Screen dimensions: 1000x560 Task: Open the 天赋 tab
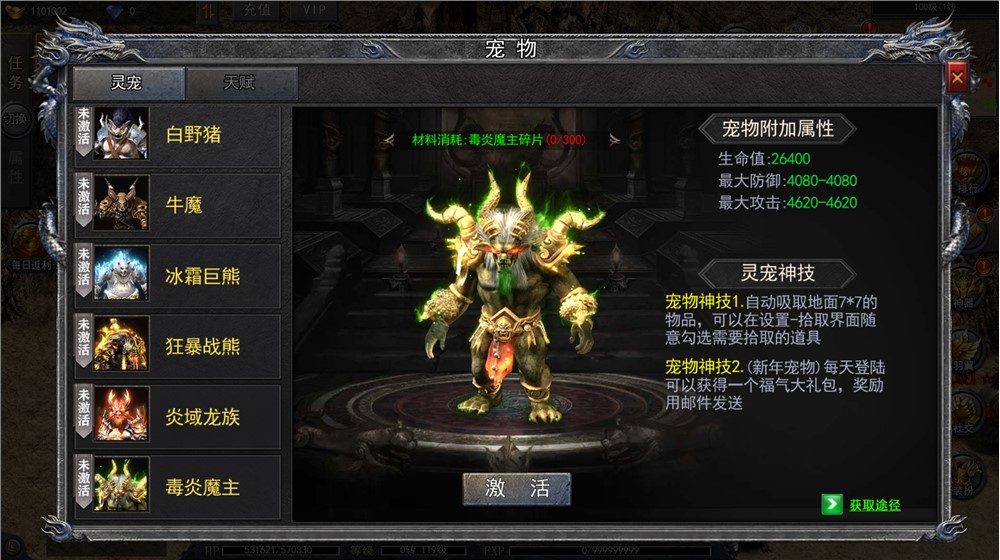pos(241,83)
